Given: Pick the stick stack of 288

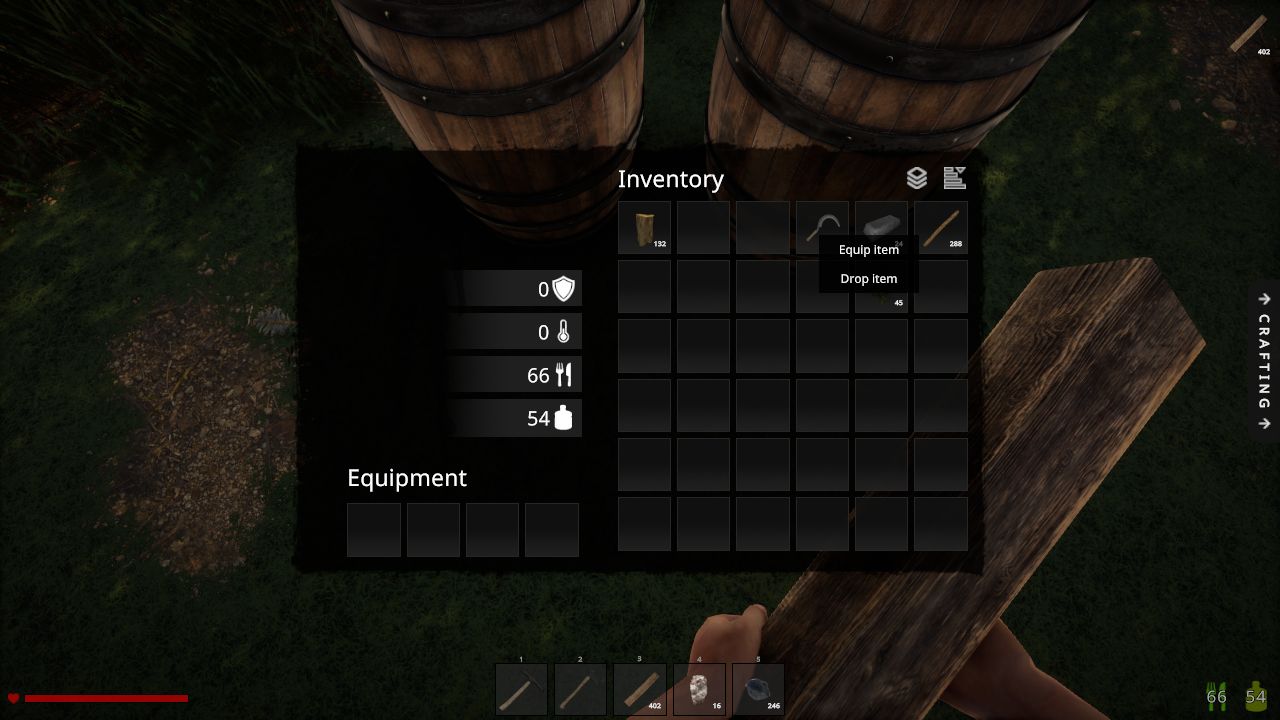Looking at the screenshot, I should tap(940, 228).
